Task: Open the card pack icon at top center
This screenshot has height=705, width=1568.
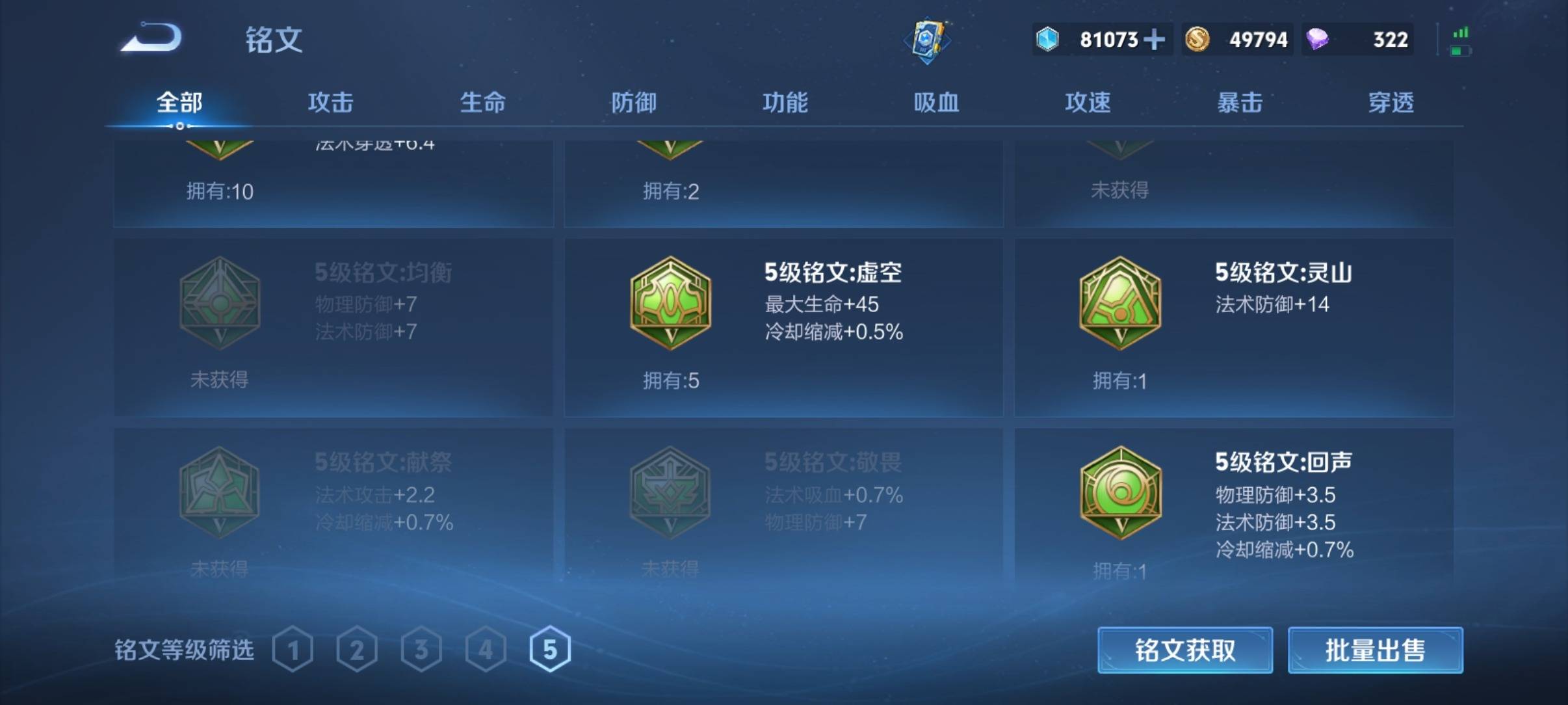Action: click(928, 40)
